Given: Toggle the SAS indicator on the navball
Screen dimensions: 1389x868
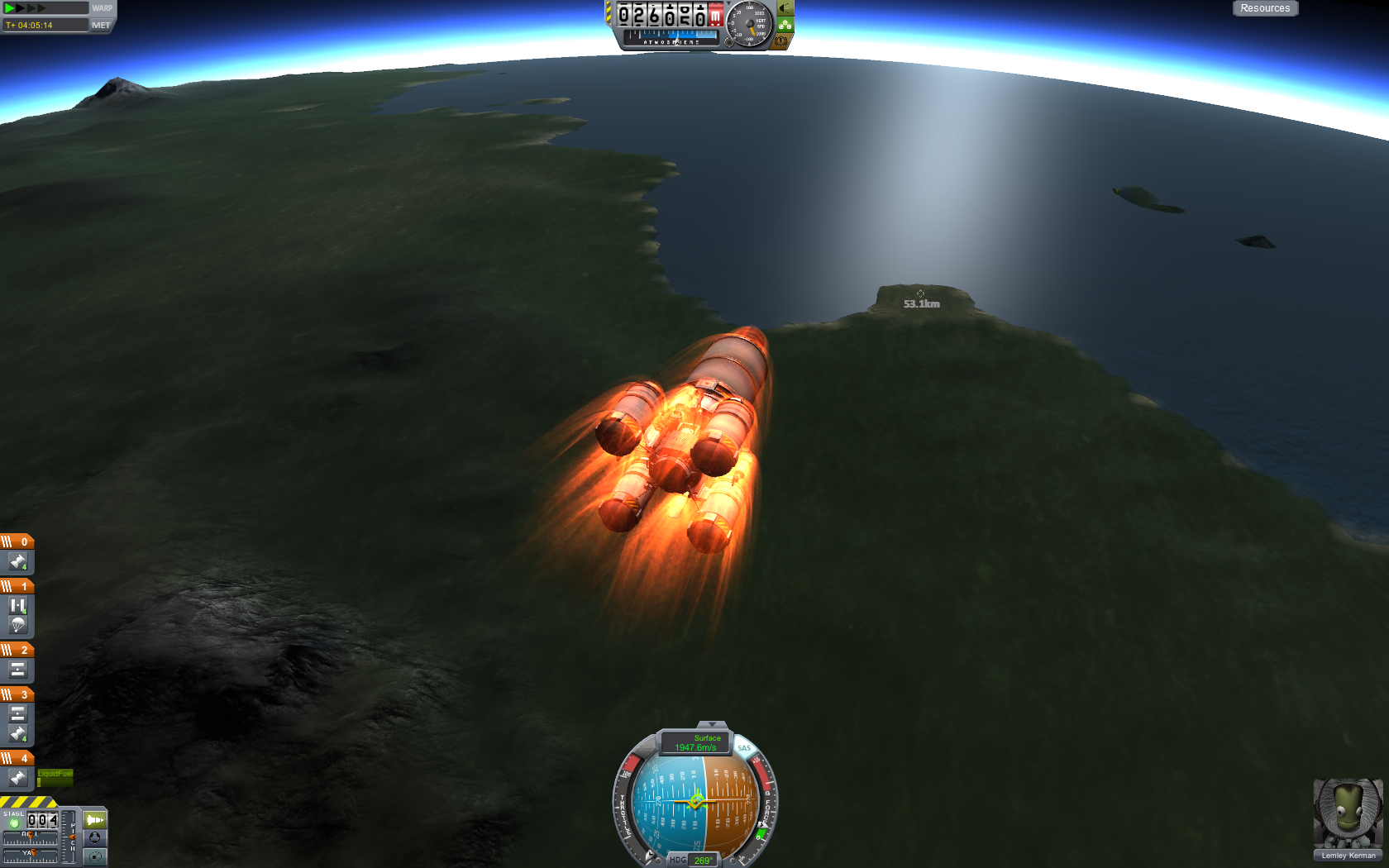Looking at the screenshot, I should pos(744,748).
